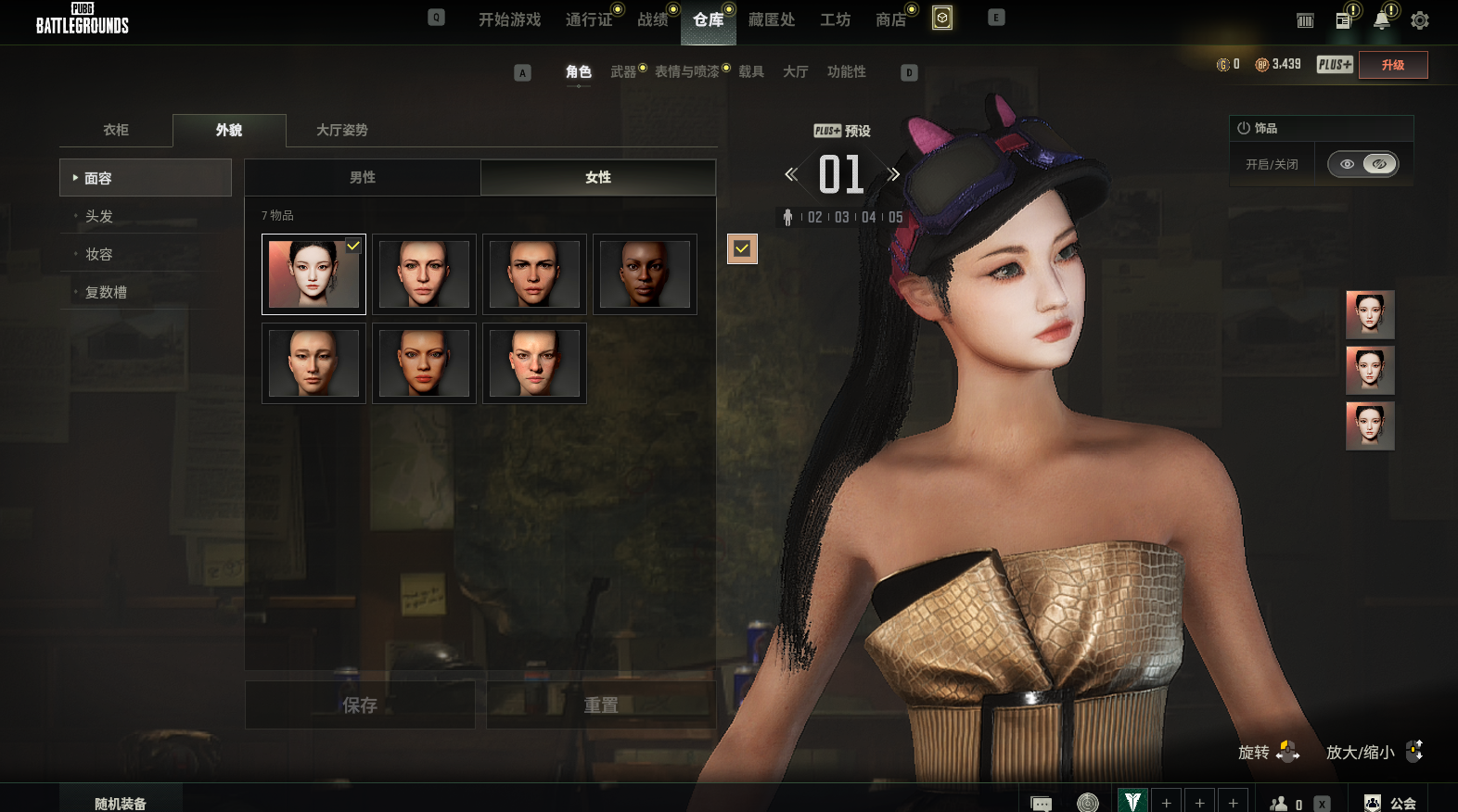Select the 头发 hair category
This screenshot has height=812, width=1458.
(99, 216)
